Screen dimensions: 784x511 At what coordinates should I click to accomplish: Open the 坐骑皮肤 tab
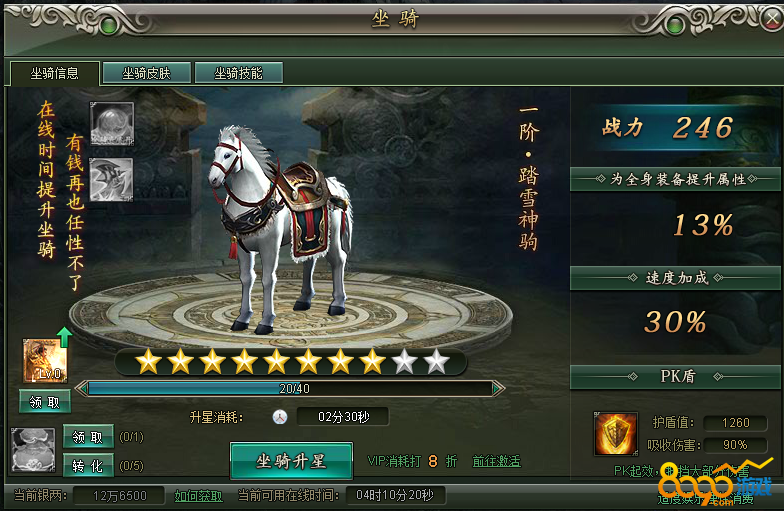[x=146, y=73]
